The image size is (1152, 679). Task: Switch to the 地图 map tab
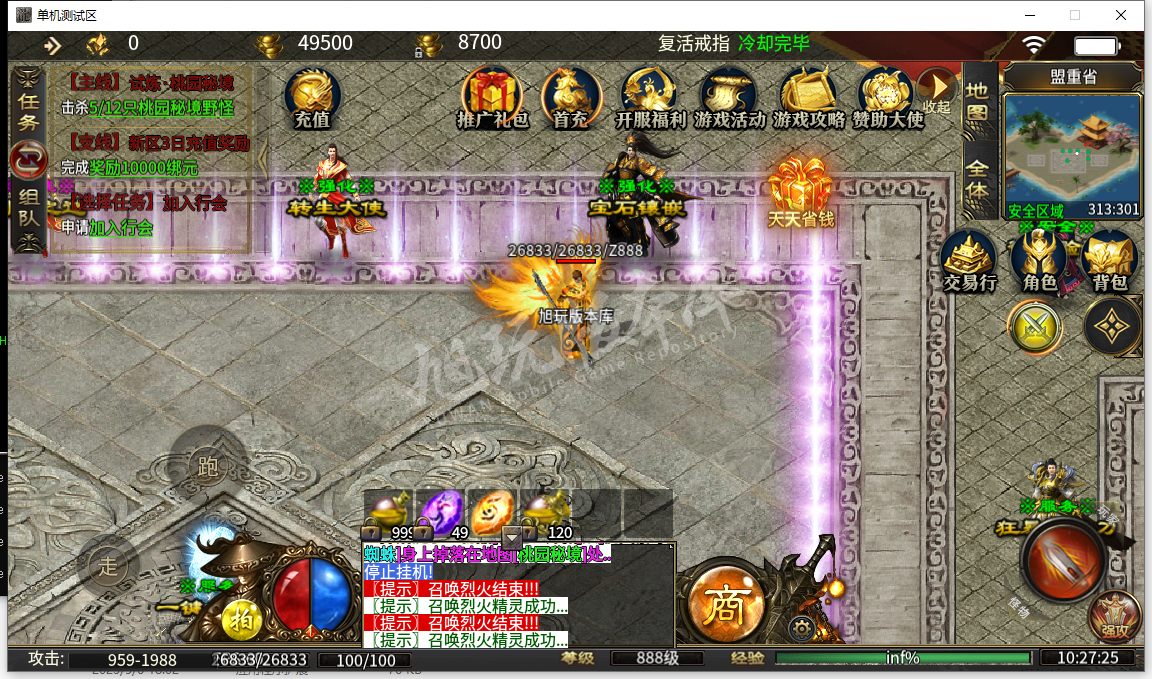(x=977, y=101)
